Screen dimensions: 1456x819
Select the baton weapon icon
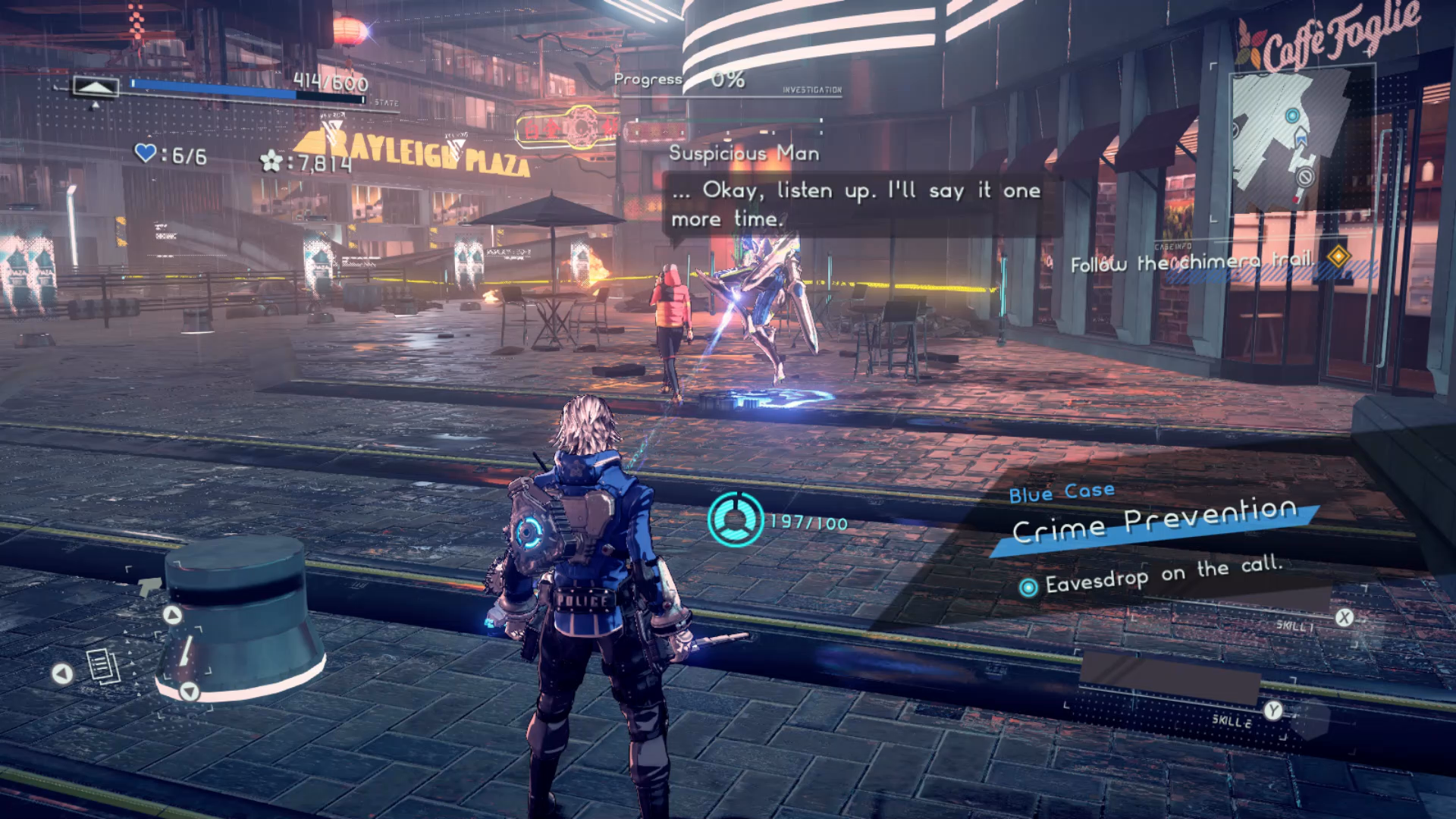click(184, 651)
